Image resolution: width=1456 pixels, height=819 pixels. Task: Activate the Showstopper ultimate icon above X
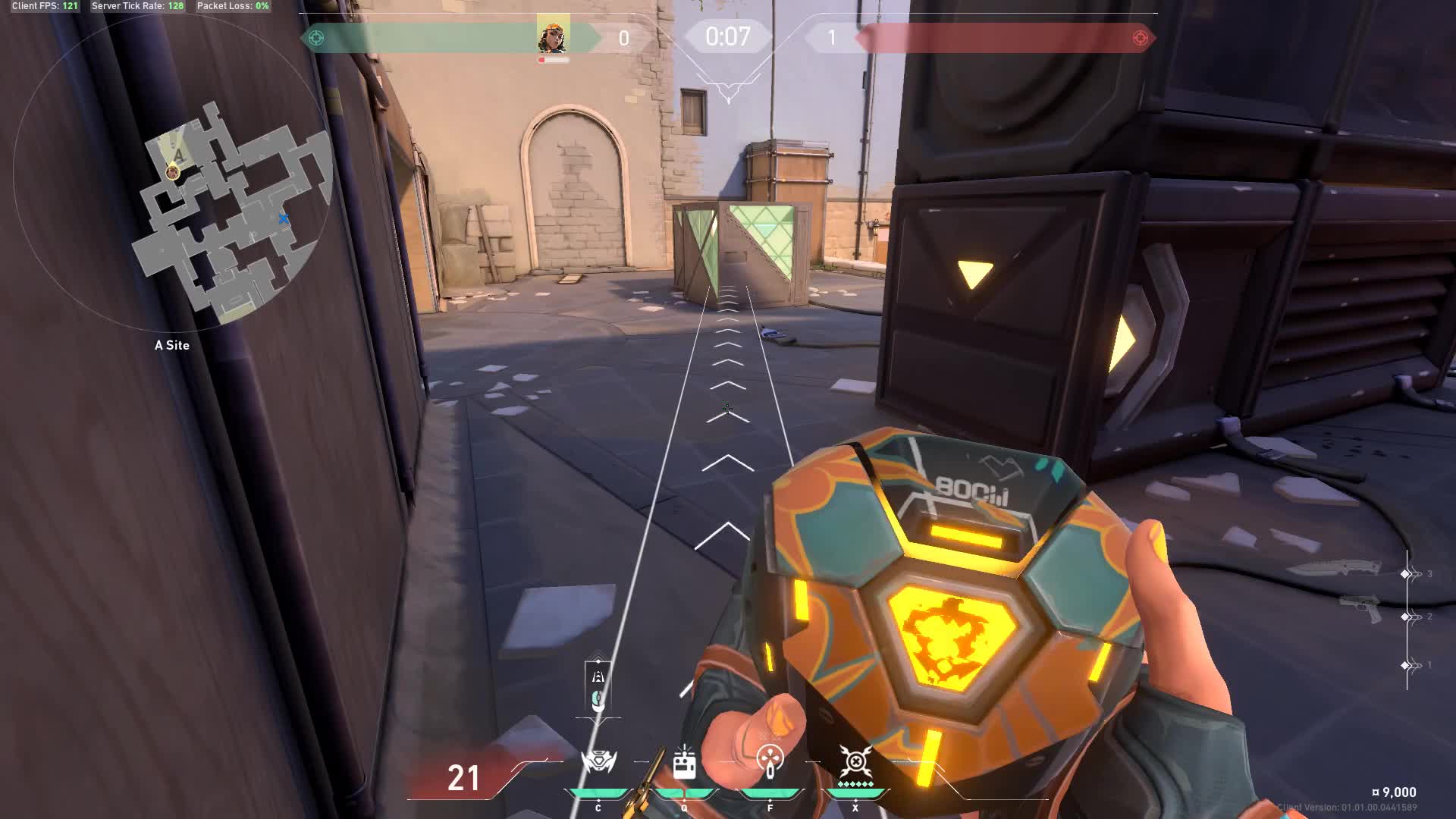point(855,761)
